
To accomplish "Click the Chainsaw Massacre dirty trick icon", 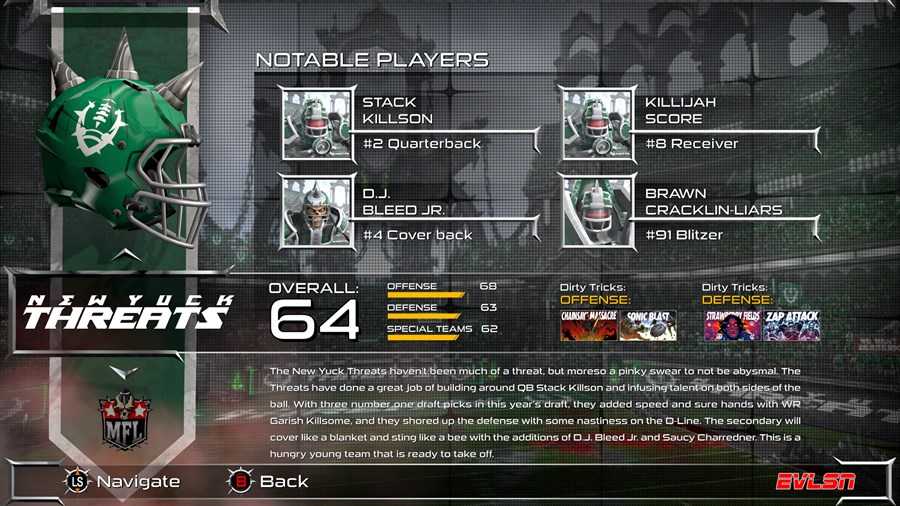I will (588, 326).
